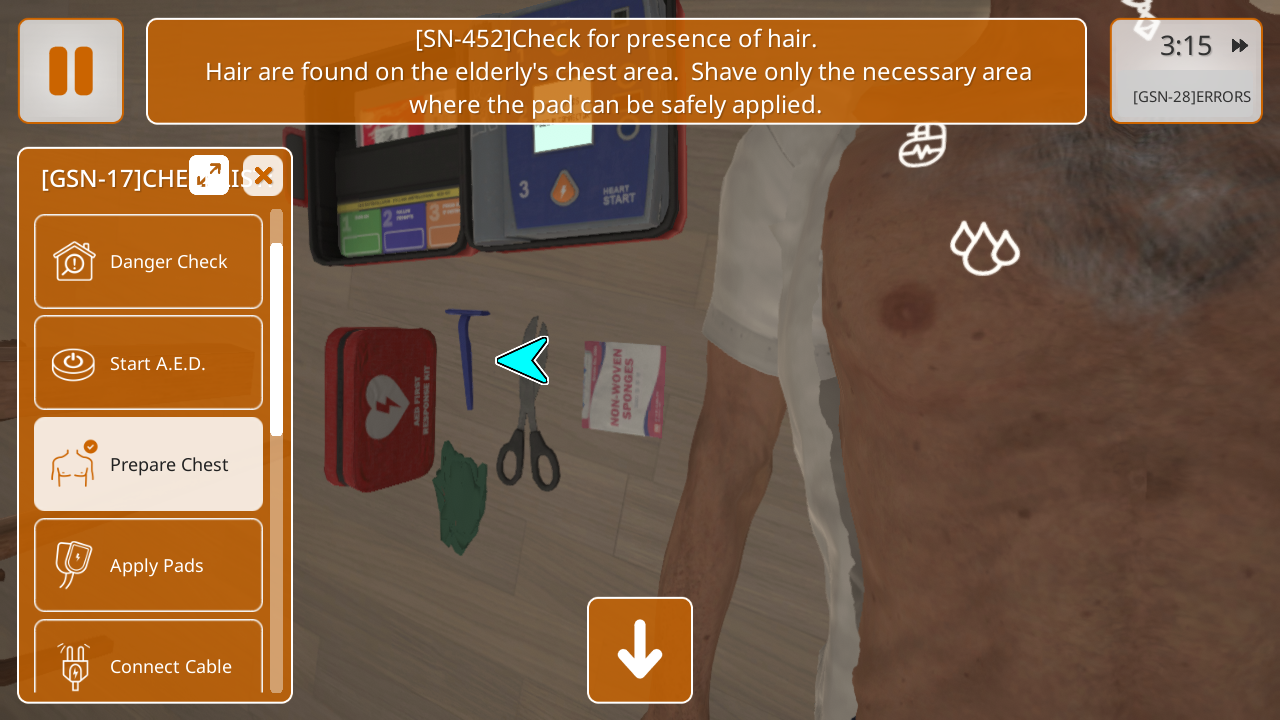Select the Apply Pads checklist step

148,565
